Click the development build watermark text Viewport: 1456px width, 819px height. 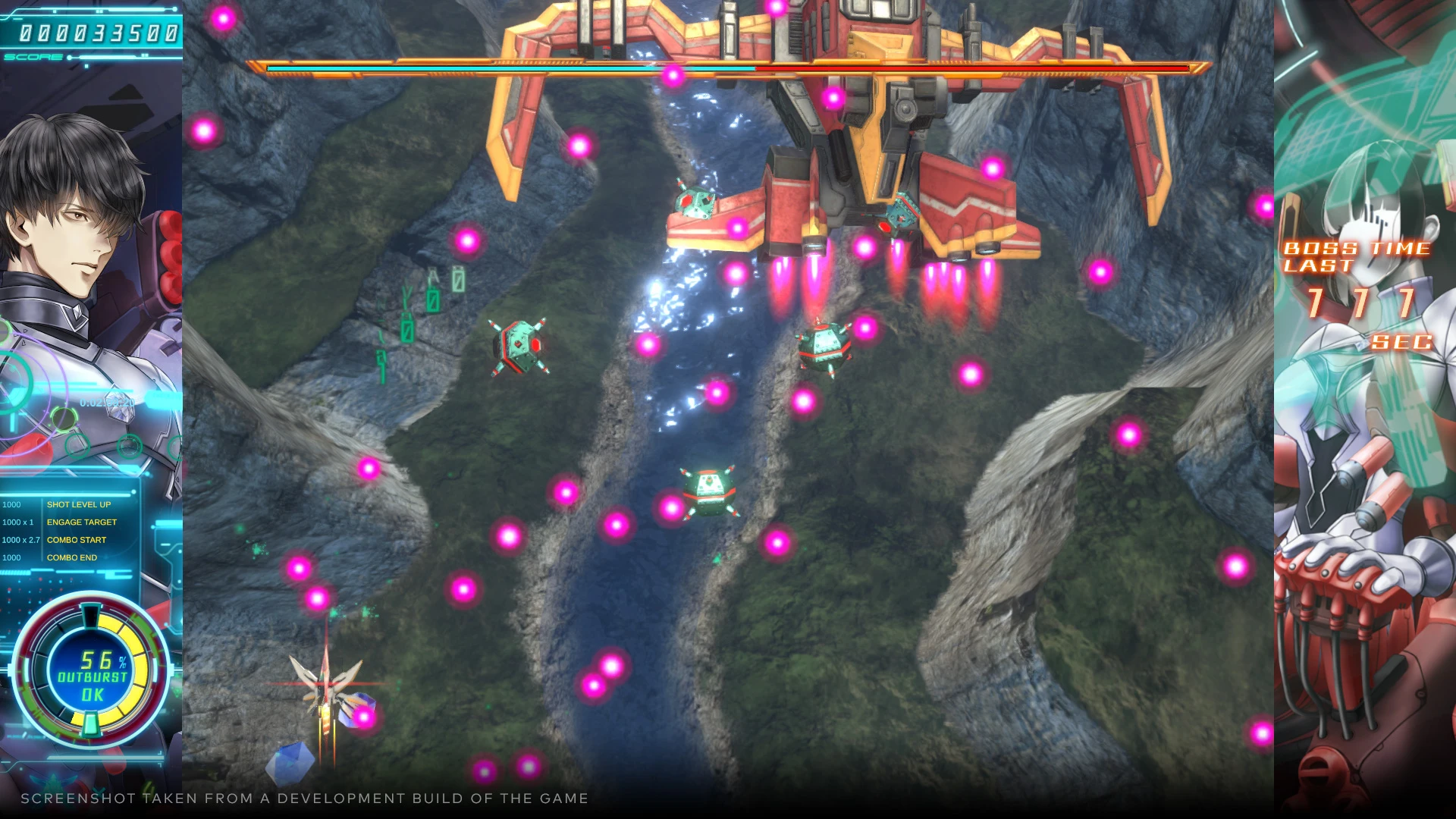click(x=303, y=798)
